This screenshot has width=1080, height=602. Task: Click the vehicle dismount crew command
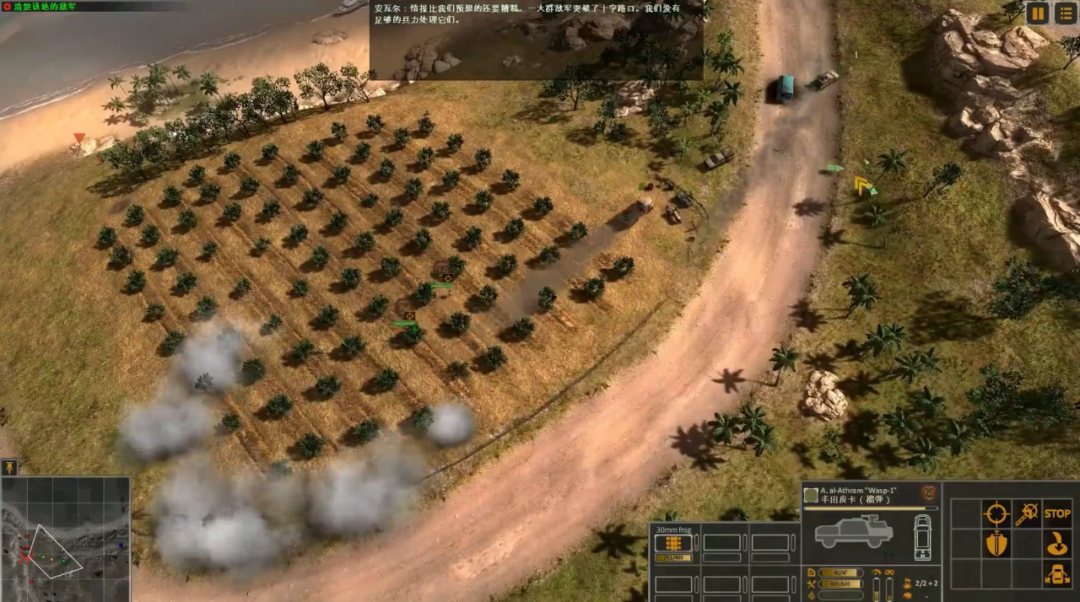1057,575
